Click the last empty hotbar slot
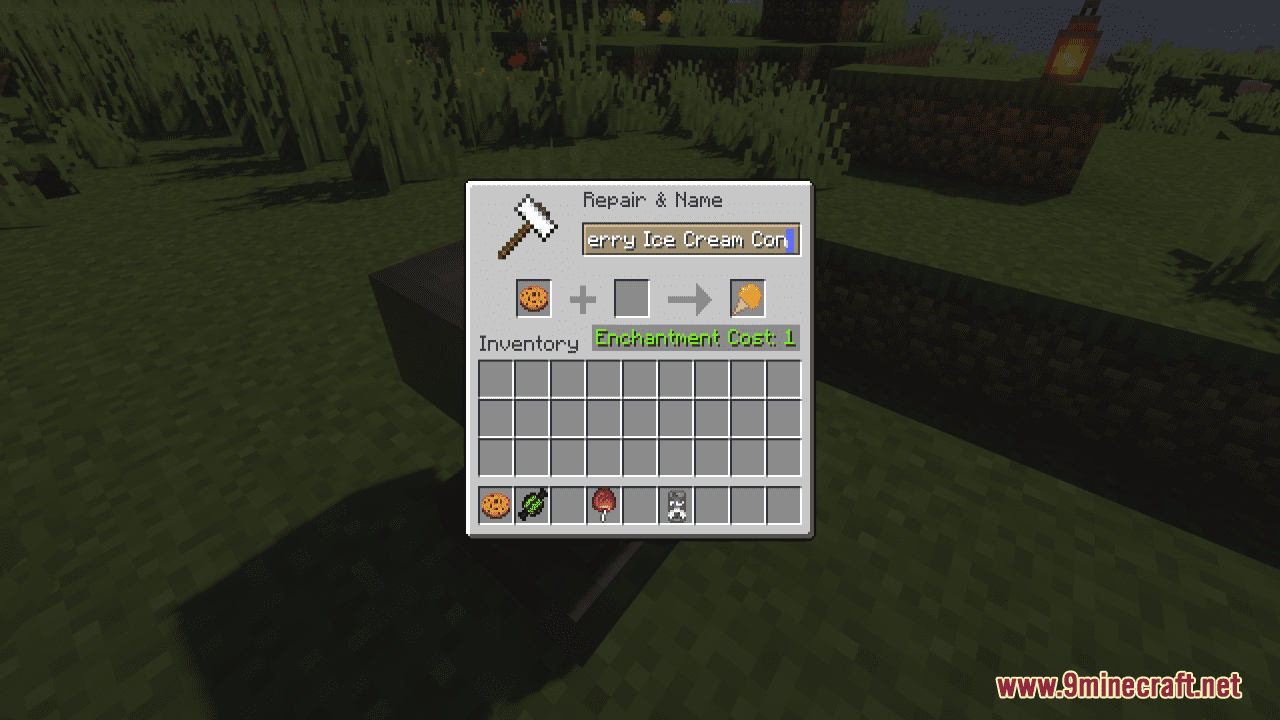Screen dimensions: 1280x720 point(782,504)
